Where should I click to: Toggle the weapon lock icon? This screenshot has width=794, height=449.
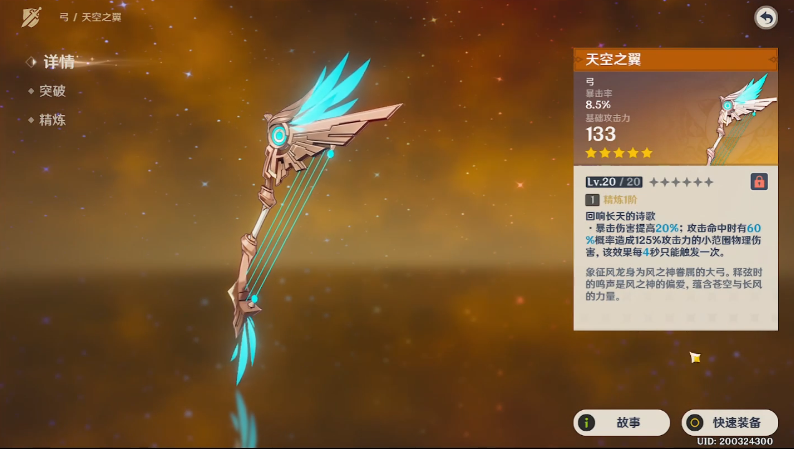coord(759,182)
